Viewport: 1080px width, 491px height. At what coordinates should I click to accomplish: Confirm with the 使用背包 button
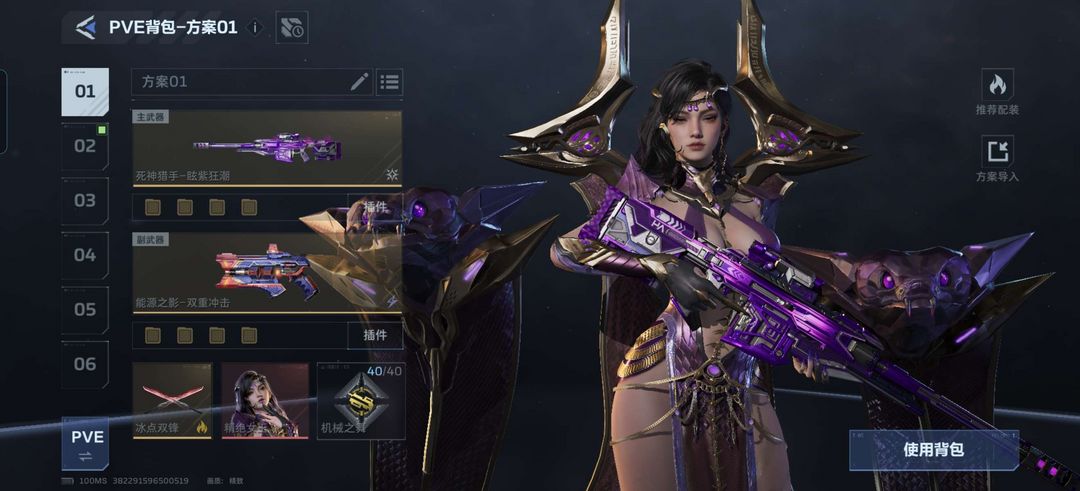(x=933, y=450)
